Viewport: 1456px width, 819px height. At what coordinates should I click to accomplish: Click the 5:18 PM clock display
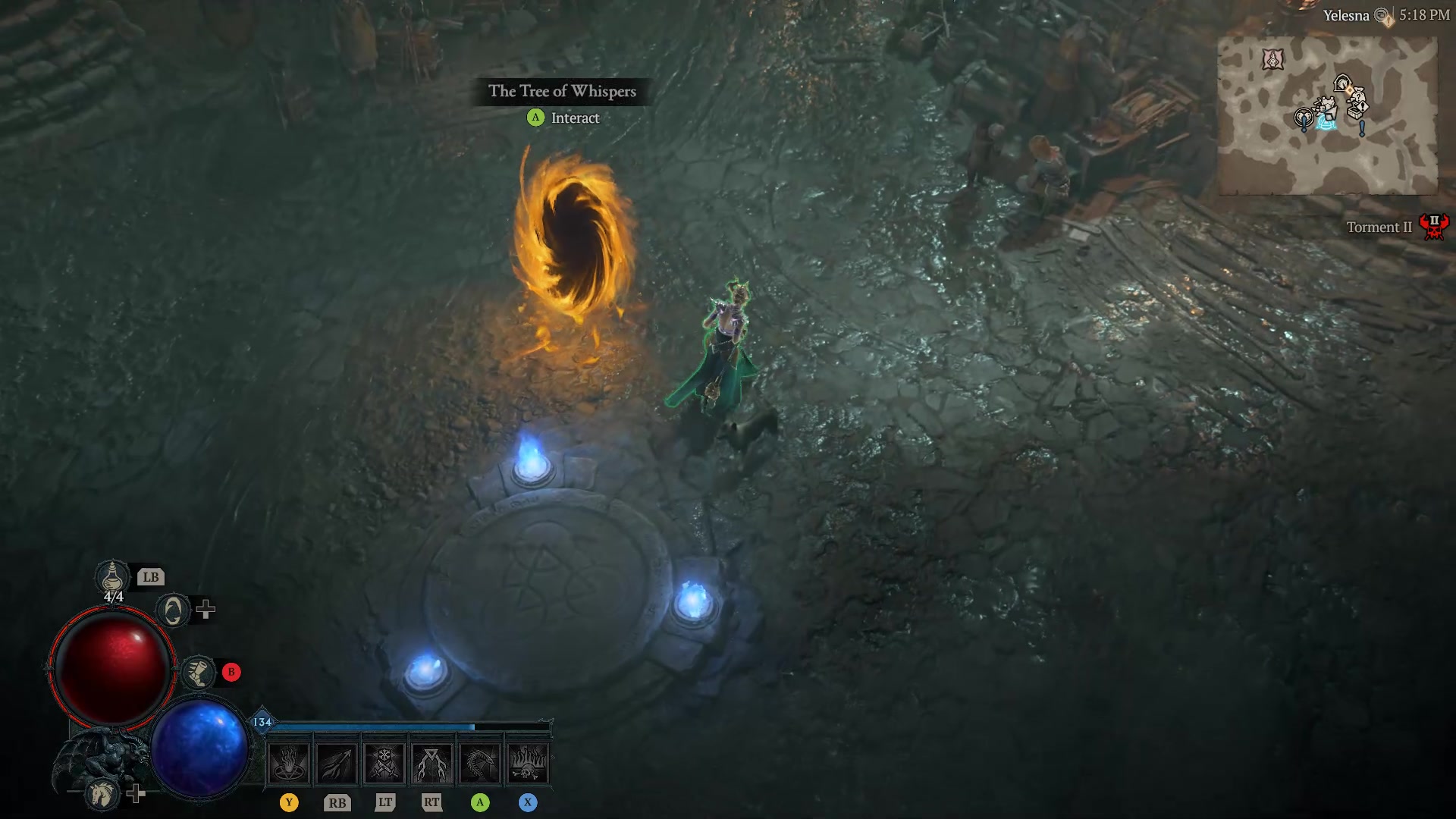pyautogui.click(x=1426, y=14)
